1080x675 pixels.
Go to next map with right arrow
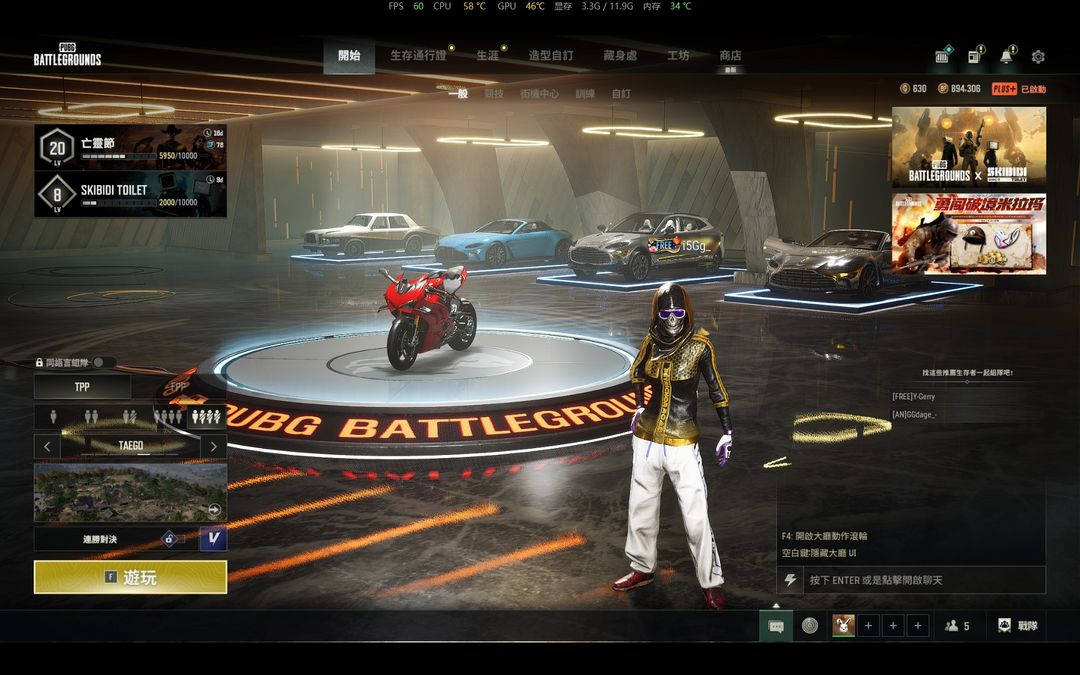tap(213, 446)
